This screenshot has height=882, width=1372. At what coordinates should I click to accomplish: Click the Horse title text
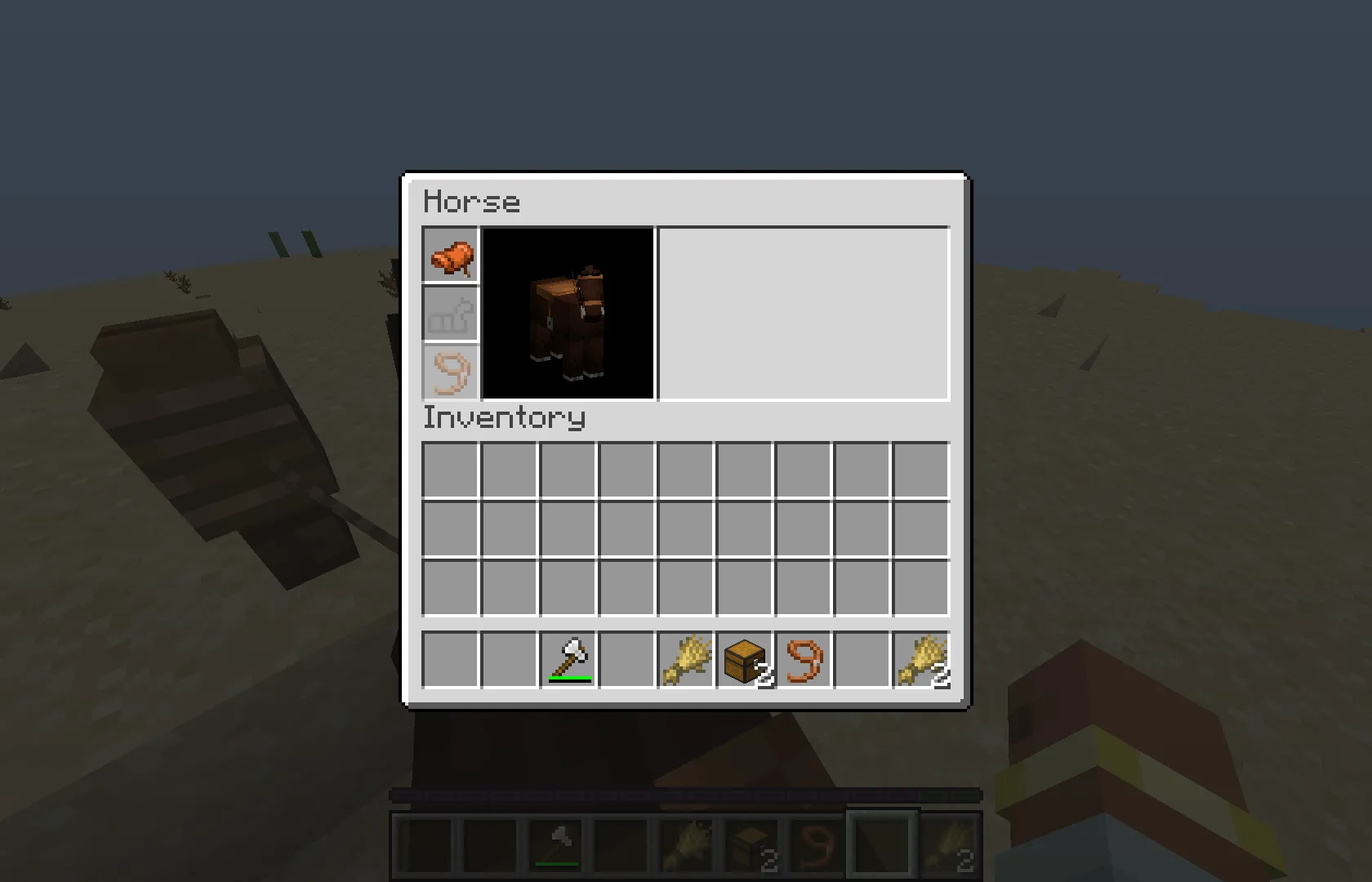tap(472, 201)
